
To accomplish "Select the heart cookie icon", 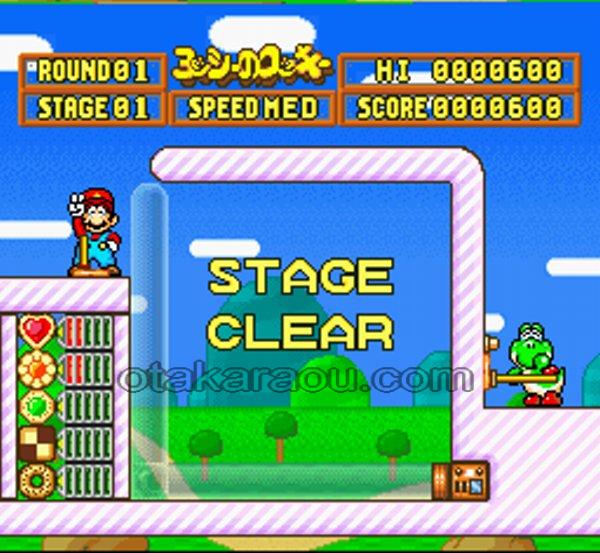I will (x=36, y=330).
